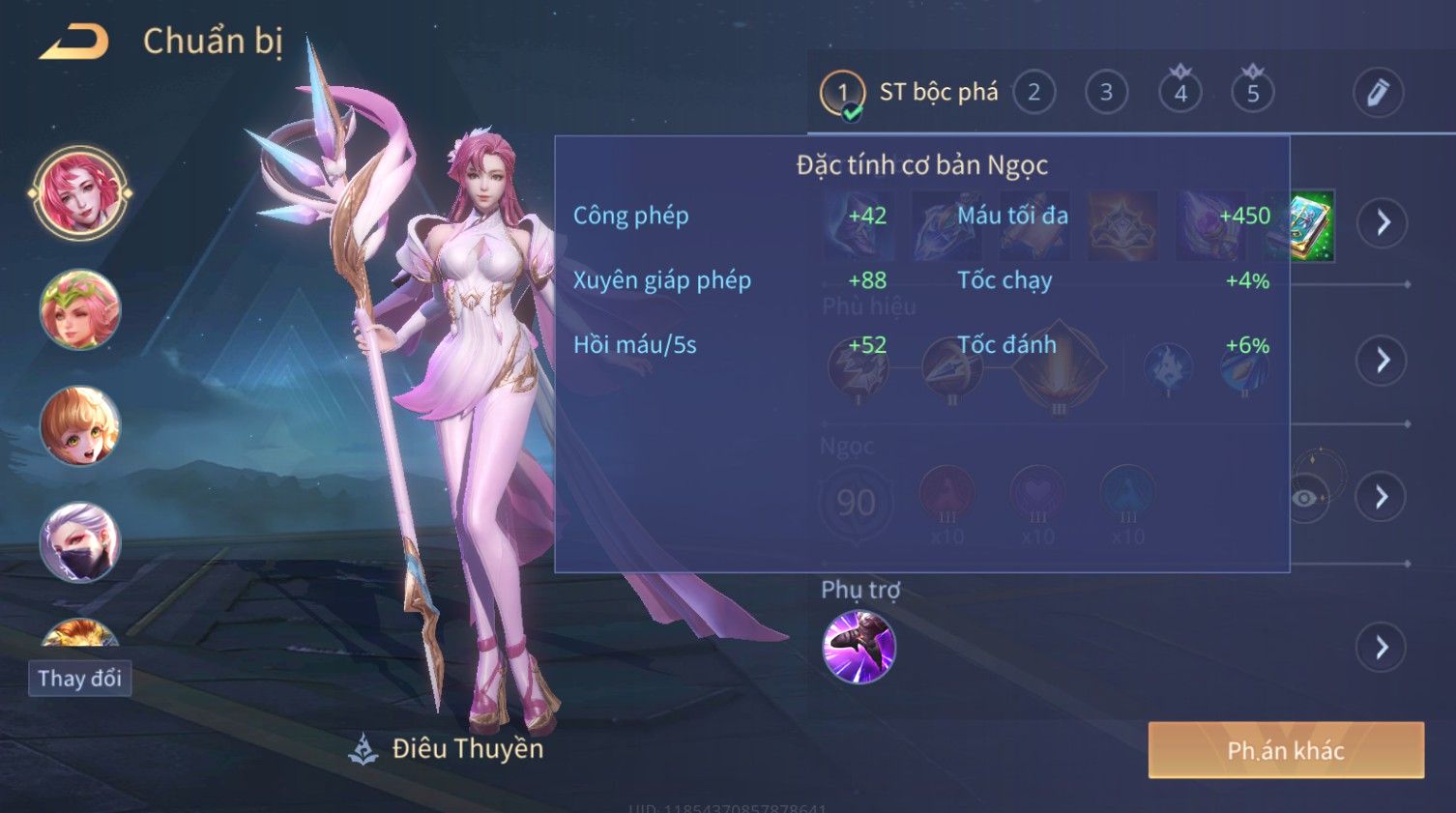Click the Thay đổi button
The height and width of the screenshot is (813, 1456).
(80, 678)
